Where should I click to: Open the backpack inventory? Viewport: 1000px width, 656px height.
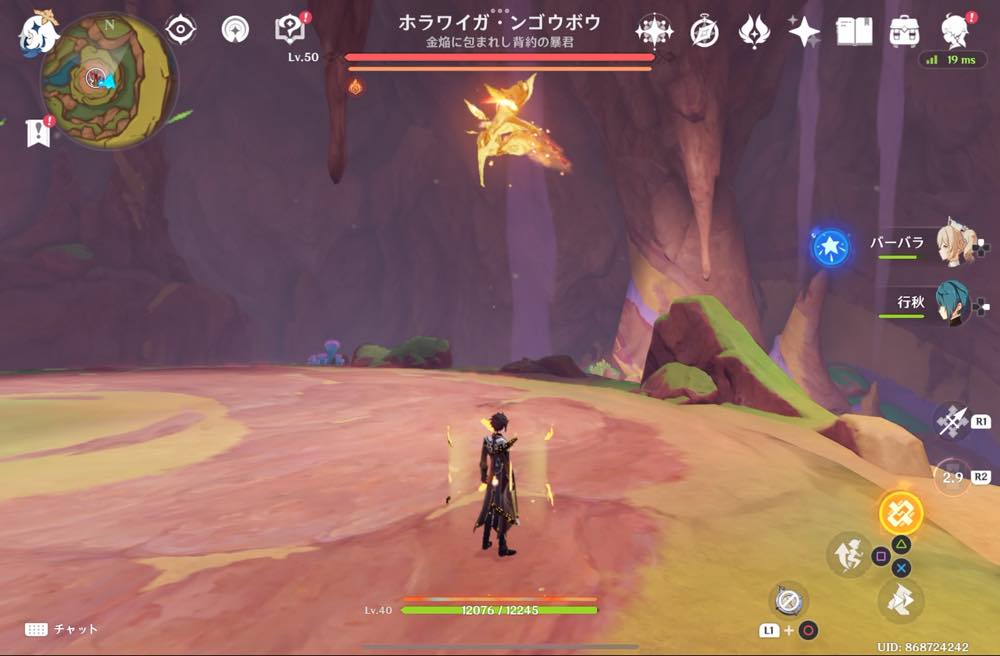click(x=905, y=31)
